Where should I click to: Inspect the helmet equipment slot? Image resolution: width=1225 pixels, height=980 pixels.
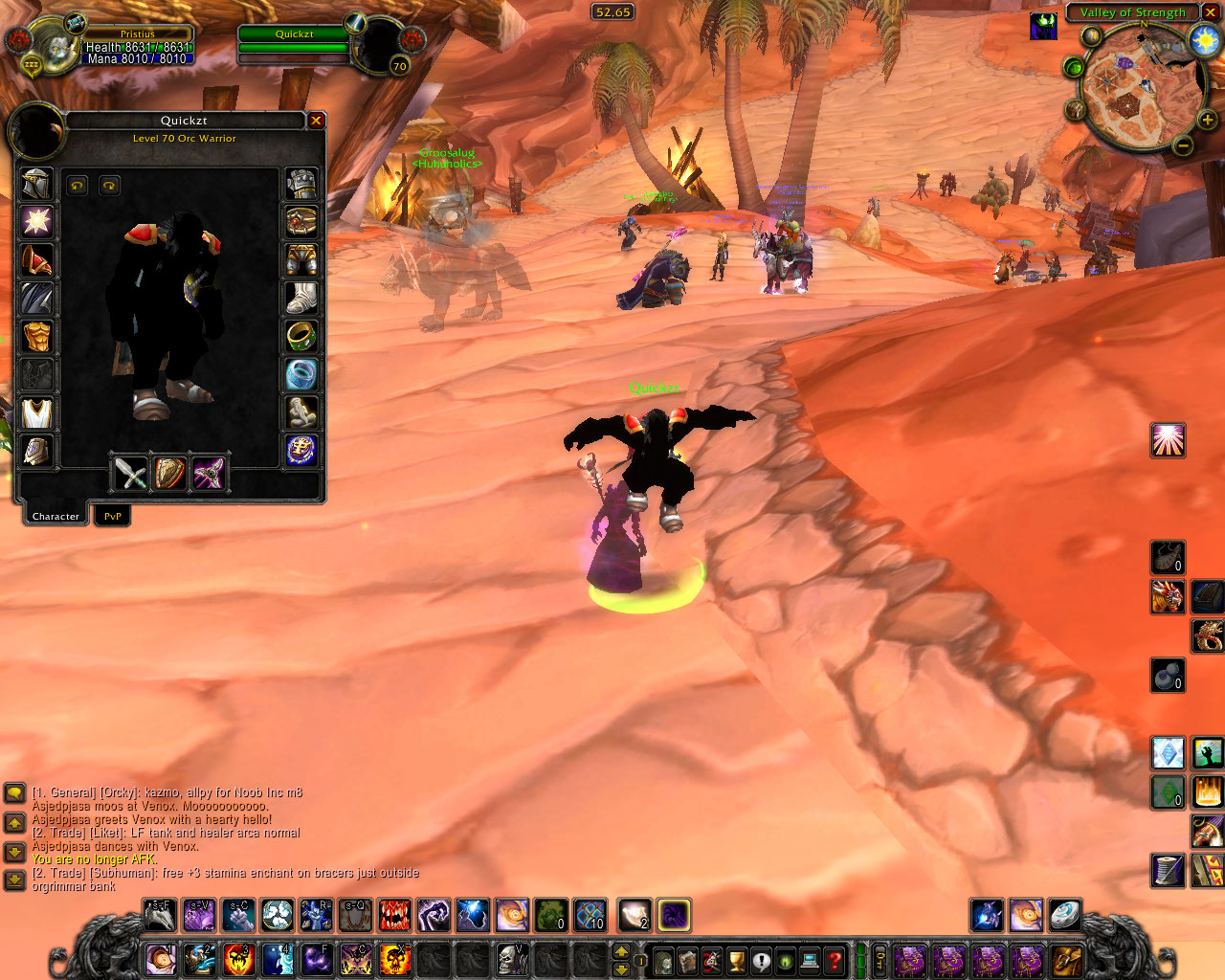tap(36, 184)
